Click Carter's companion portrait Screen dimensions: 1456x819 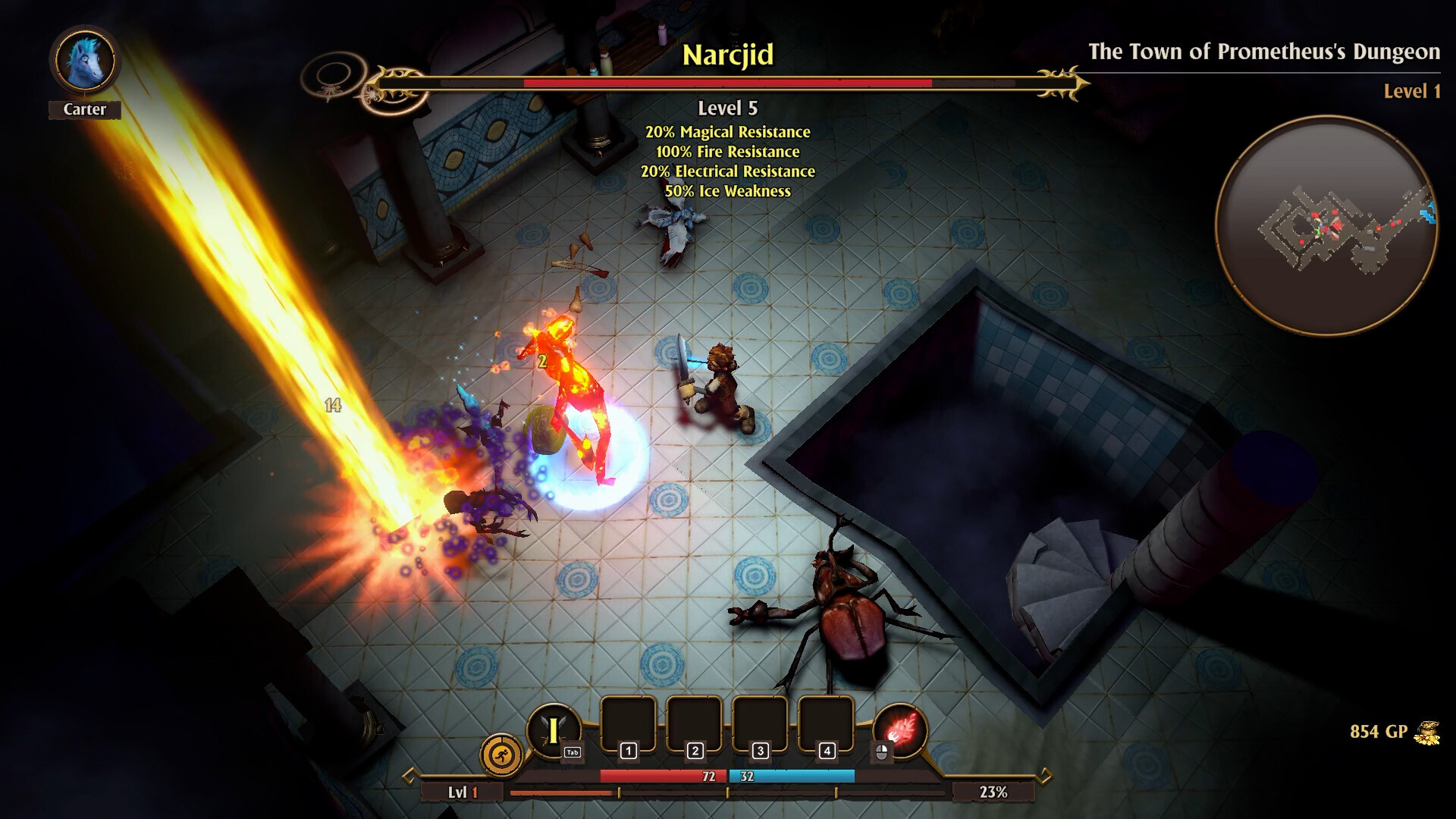[x=85, y=61]
